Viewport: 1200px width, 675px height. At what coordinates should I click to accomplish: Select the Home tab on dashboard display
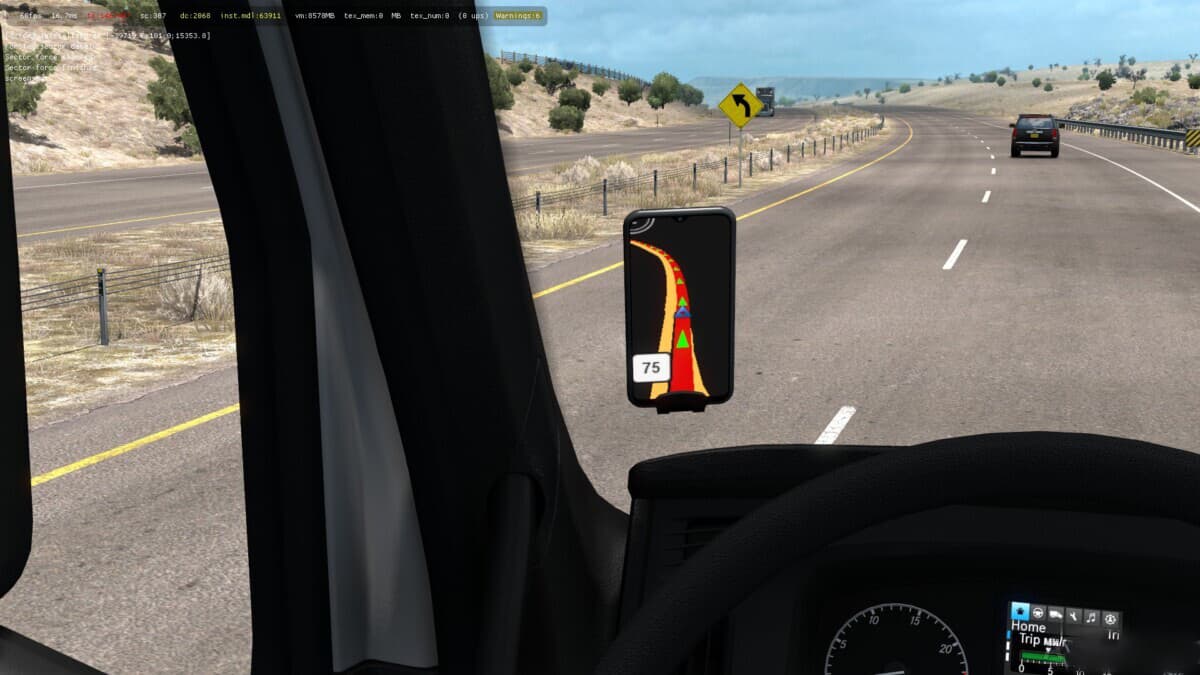click(1020, 611)
